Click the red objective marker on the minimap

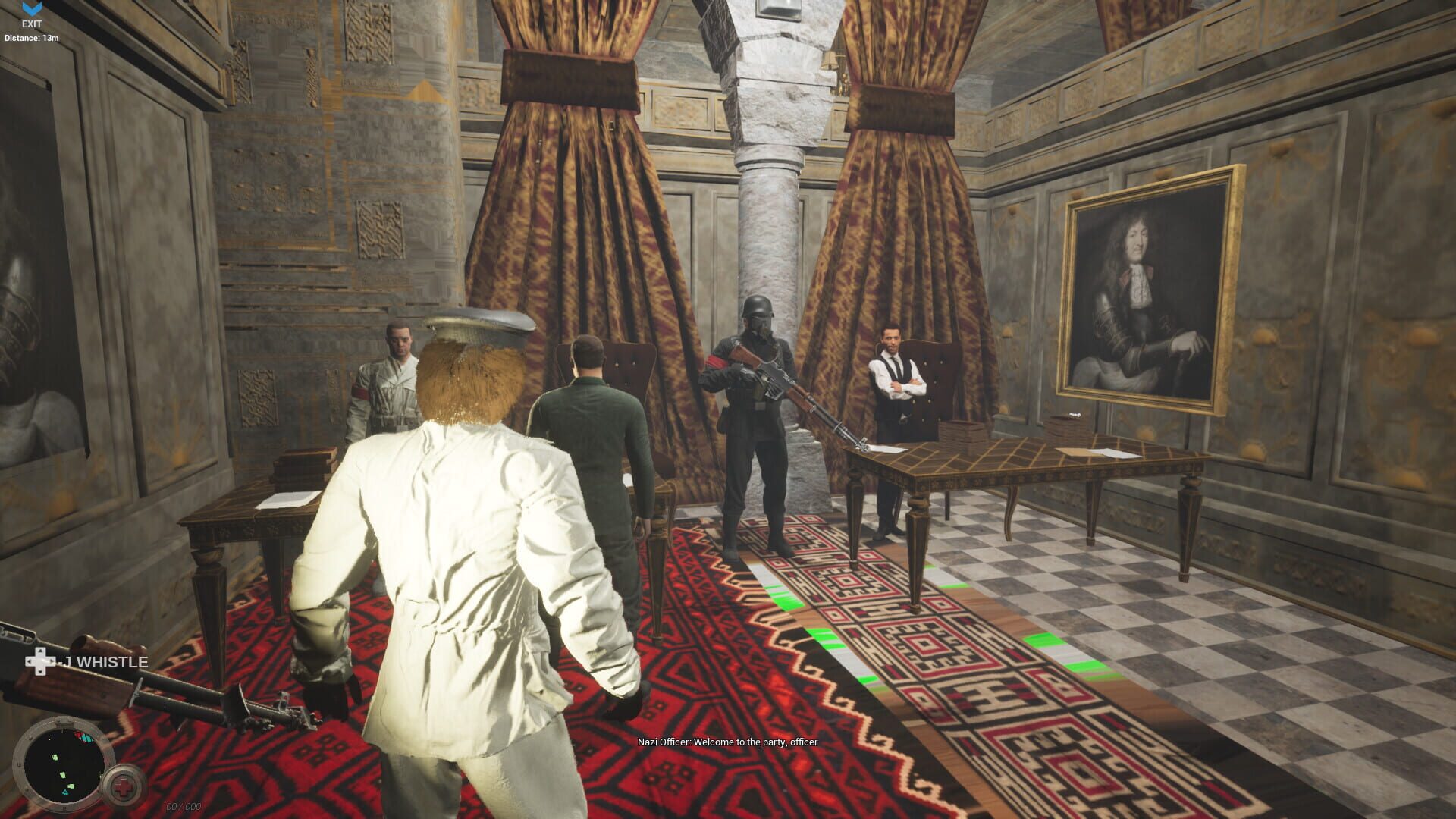[79, 736]
